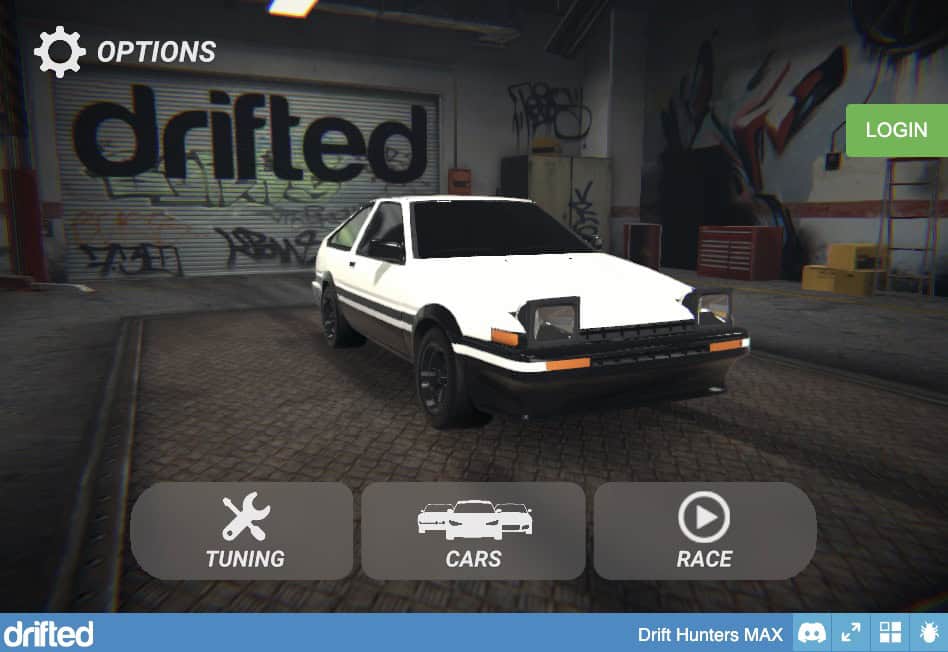Open the grid of more games icon
Image resolution: width=948 pixels, height=652 pixels.
[x=889, y=633]
